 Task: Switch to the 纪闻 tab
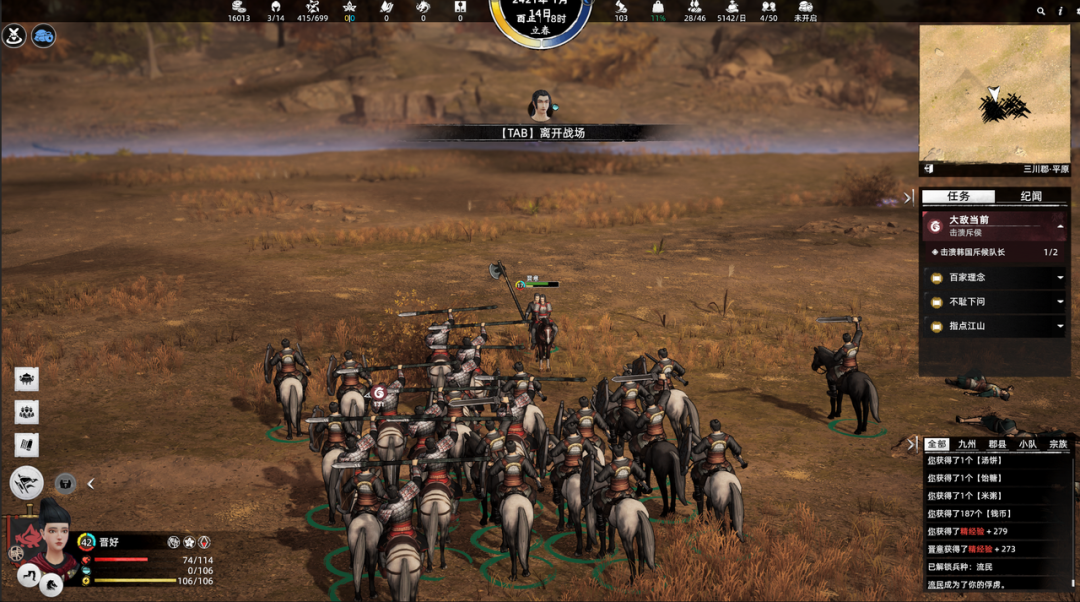tap(1031, 196)
